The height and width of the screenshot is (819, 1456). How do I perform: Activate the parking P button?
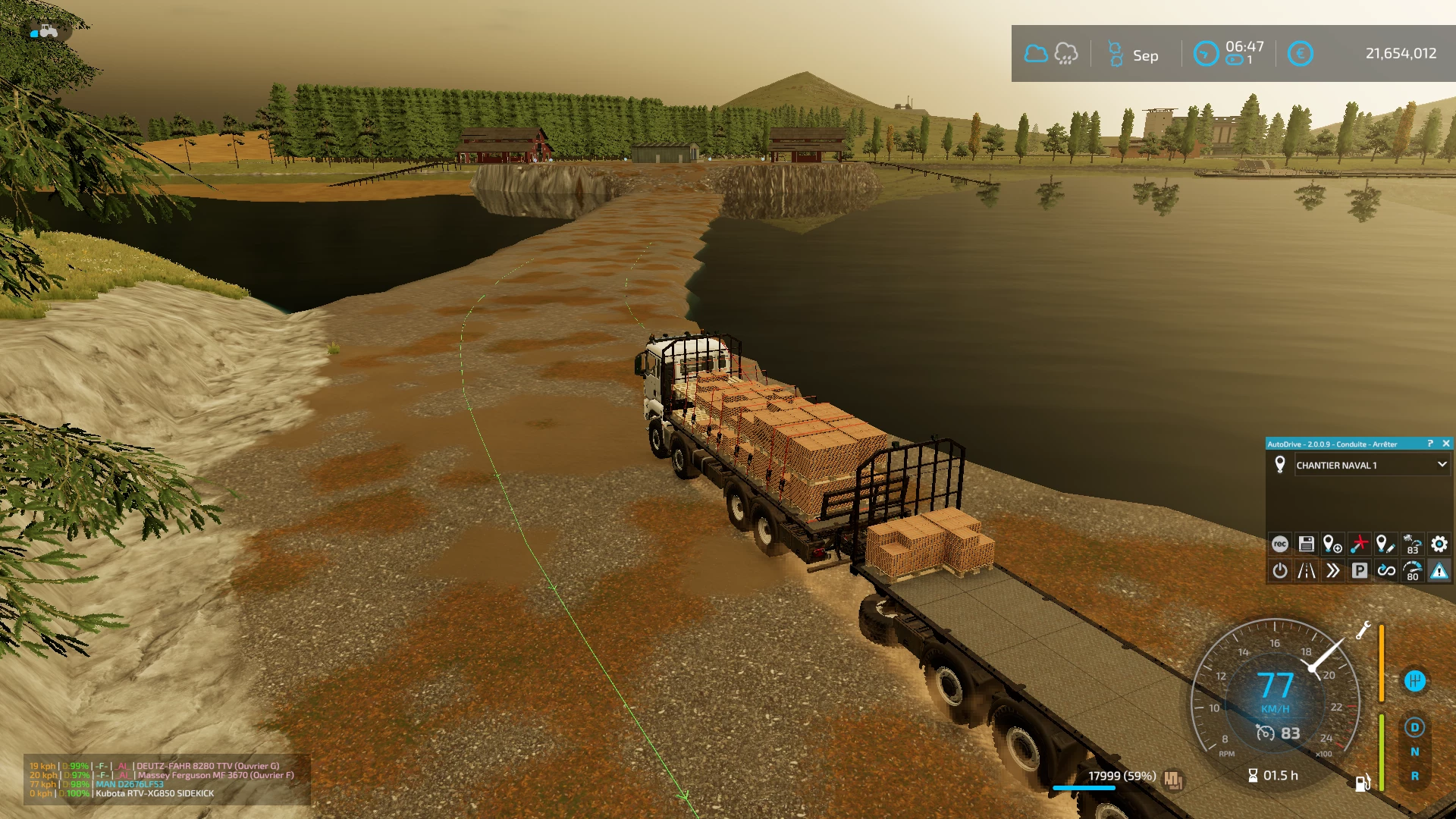(x=1359, y=570)
